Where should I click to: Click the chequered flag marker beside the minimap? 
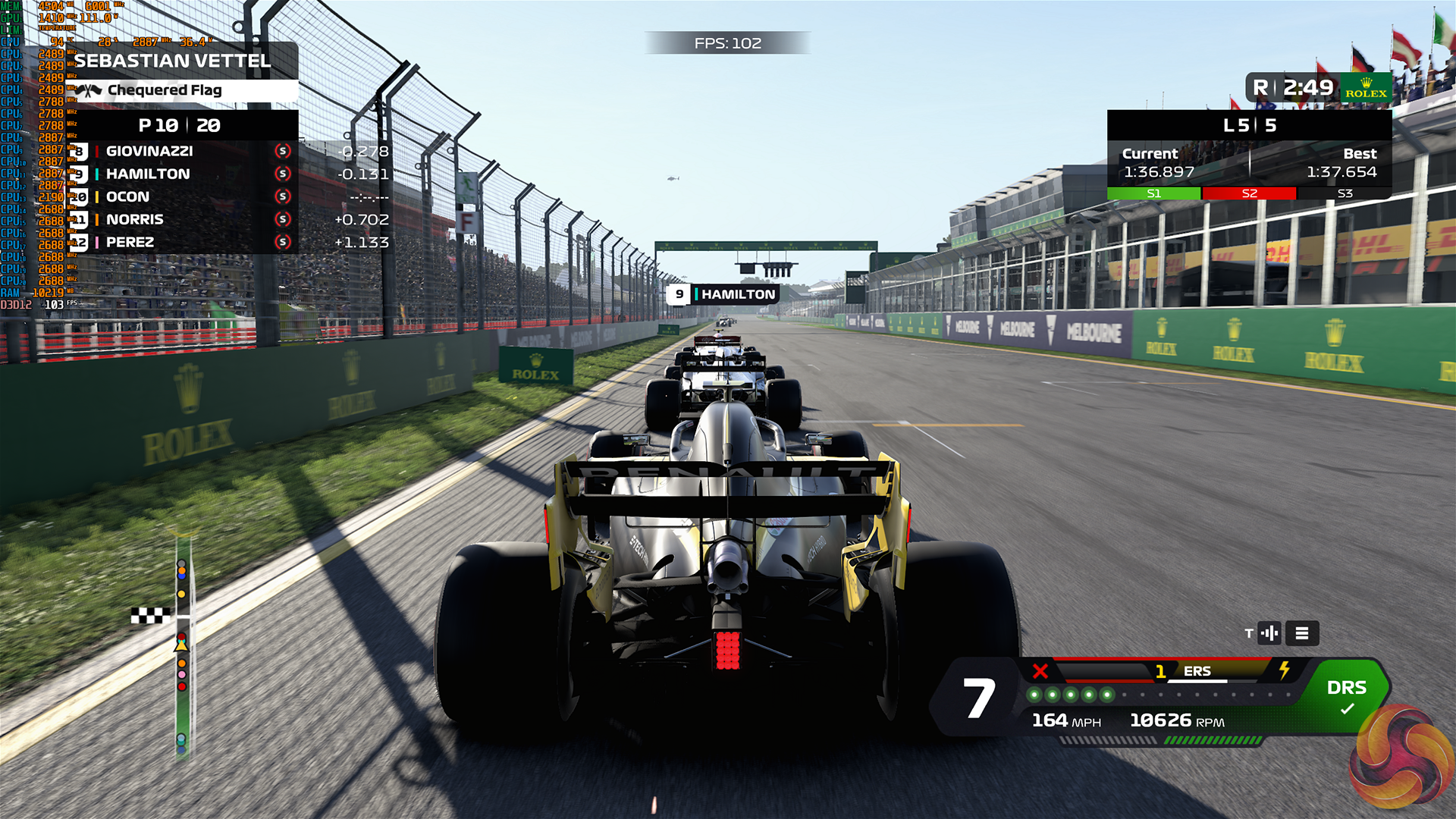tap(149, 616)
